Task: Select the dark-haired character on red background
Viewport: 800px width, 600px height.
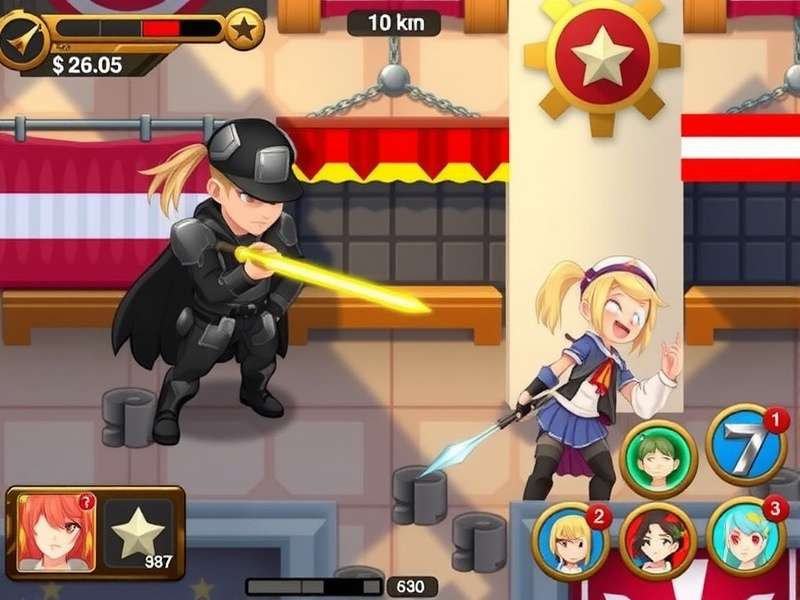Action: coord(658,540)
